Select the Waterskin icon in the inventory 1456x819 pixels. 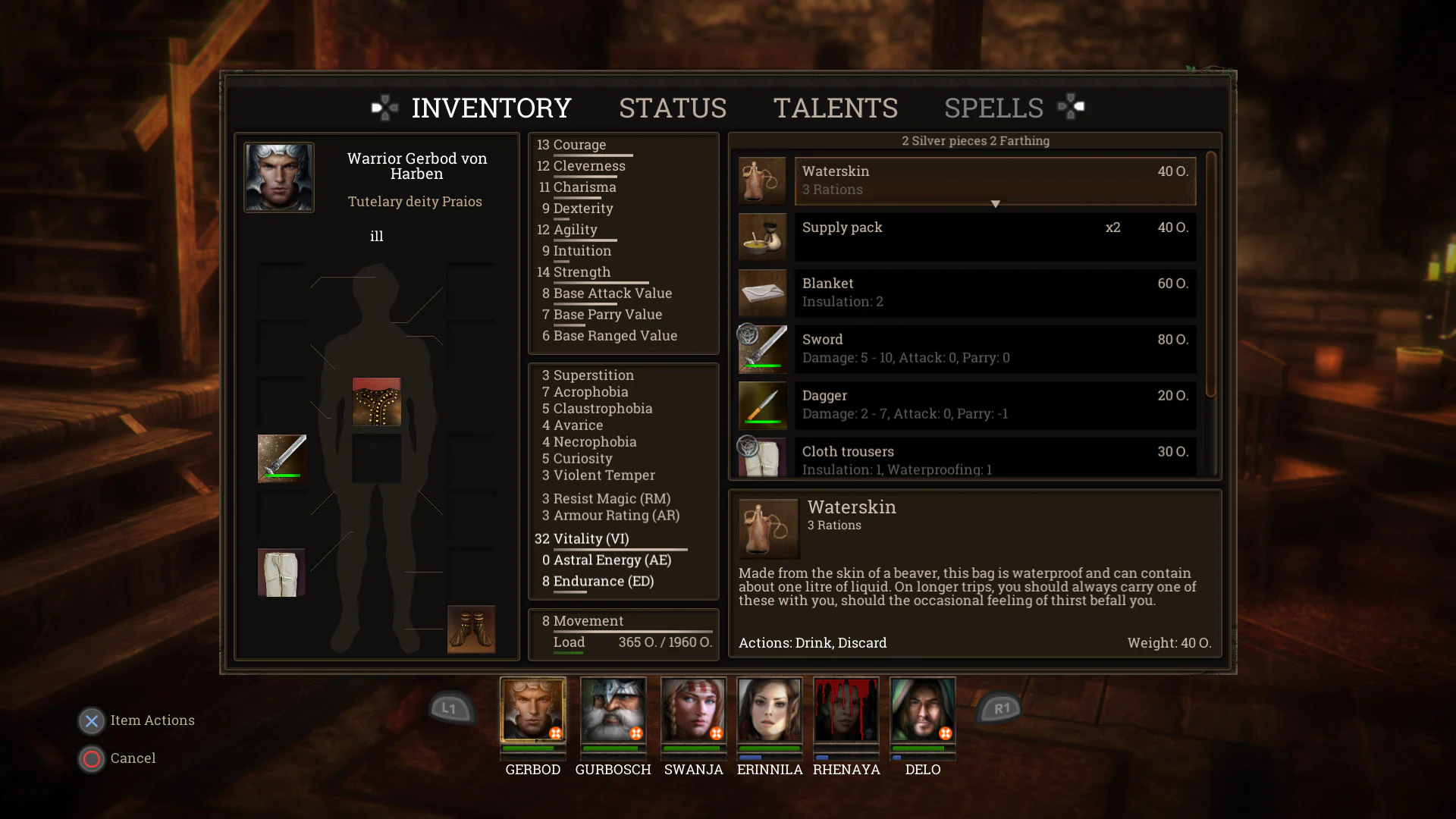pyautogui.click(x=762, y=180)
